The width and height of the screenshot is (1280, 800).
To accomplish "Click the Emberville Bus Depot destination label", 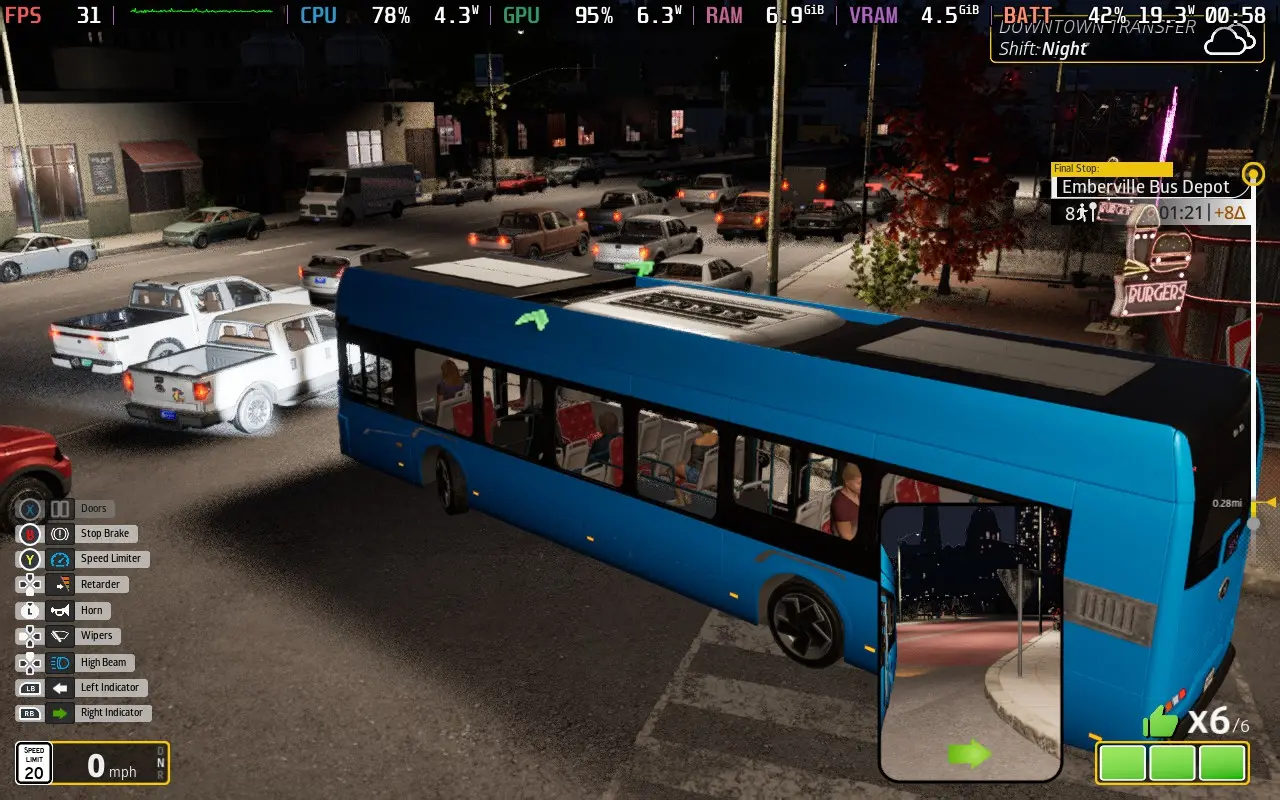I will click(1145, 186).
